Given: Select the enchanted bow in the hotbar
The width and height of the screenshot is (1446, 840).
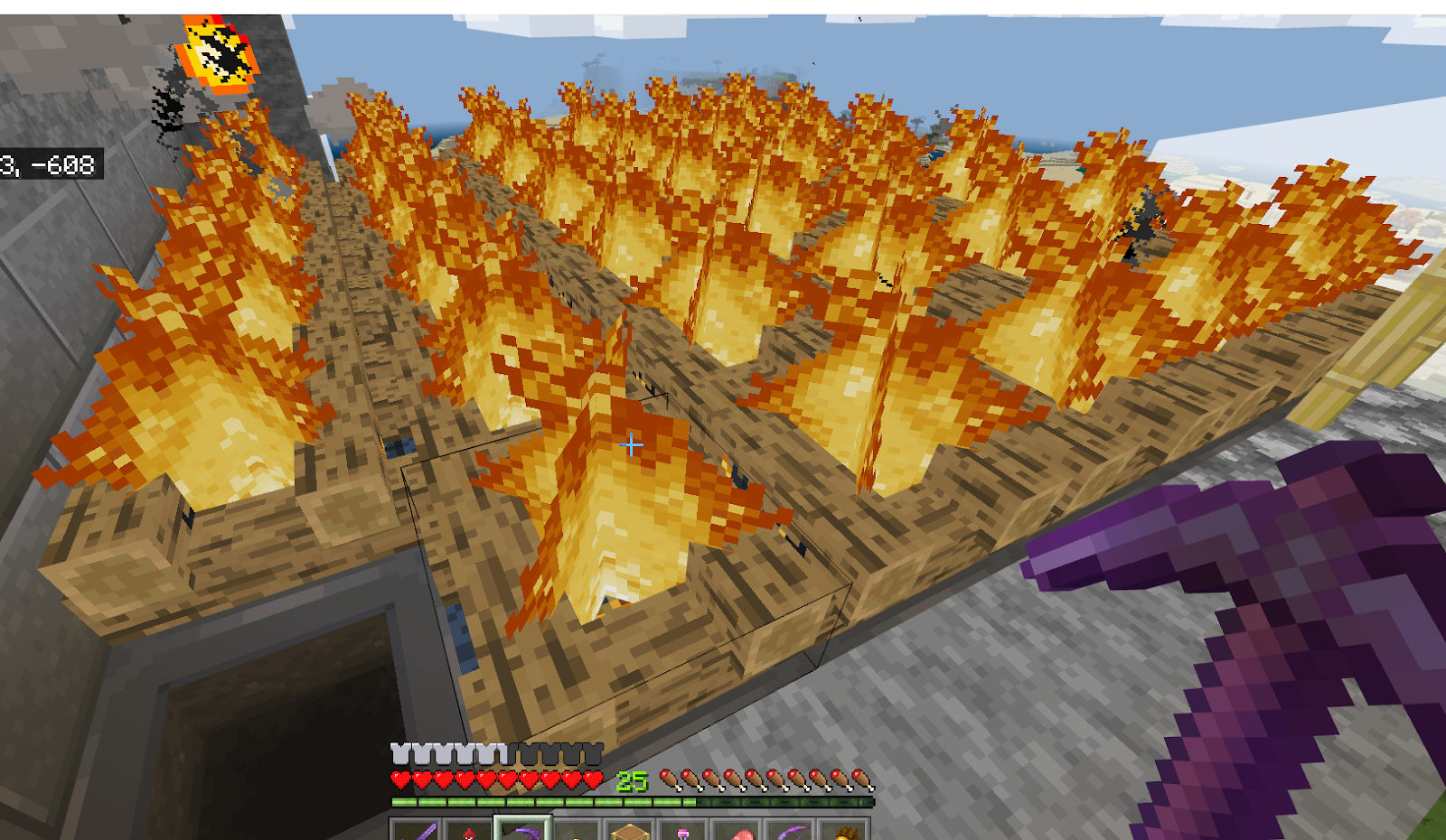Looking at the screenshot, I should 793,831.
